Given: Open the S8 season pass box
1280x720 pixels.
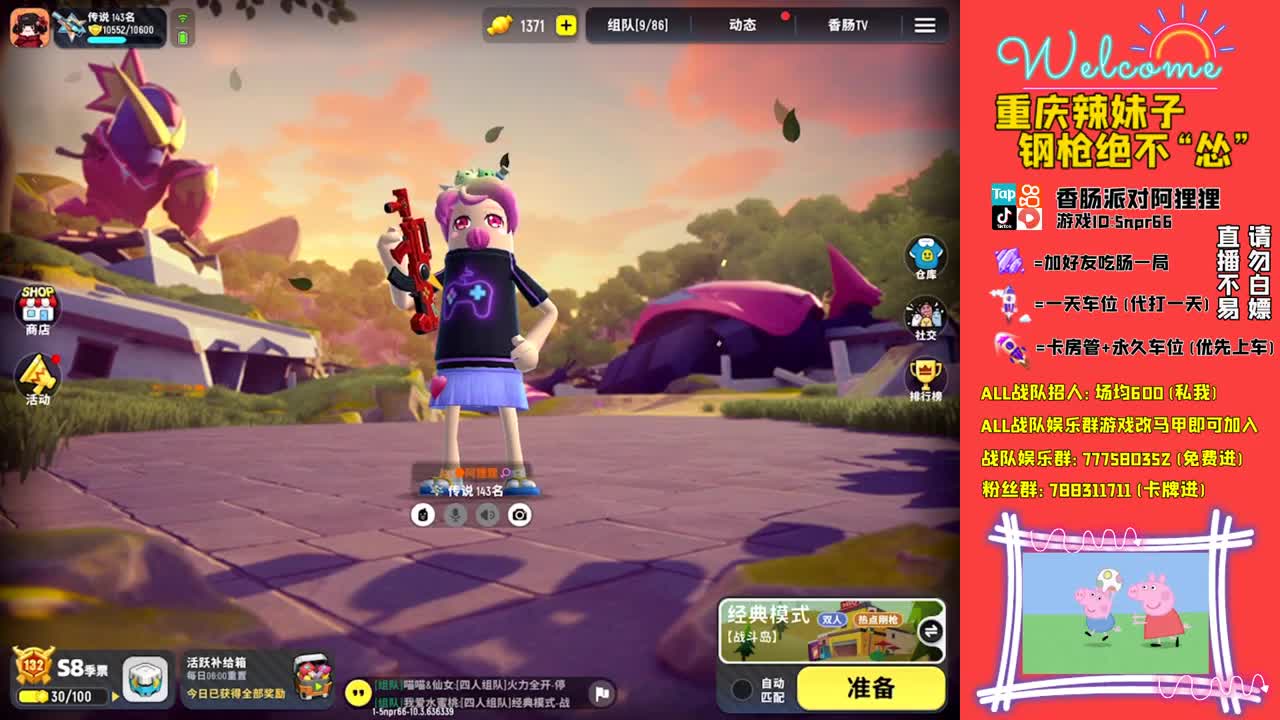Looking at the screenshot, I should click(x=144, y=677).
